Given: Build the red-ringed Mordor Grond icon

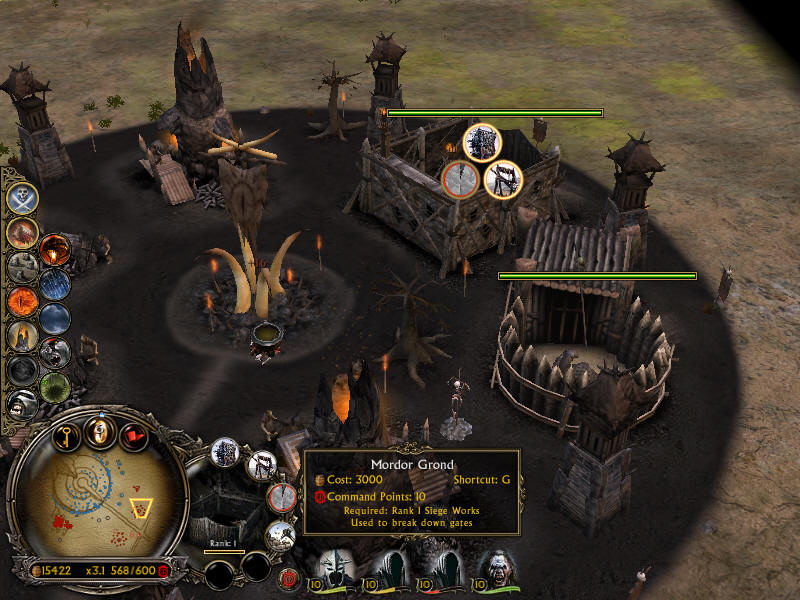Looking at the screenshot, I should coord(283,497).
